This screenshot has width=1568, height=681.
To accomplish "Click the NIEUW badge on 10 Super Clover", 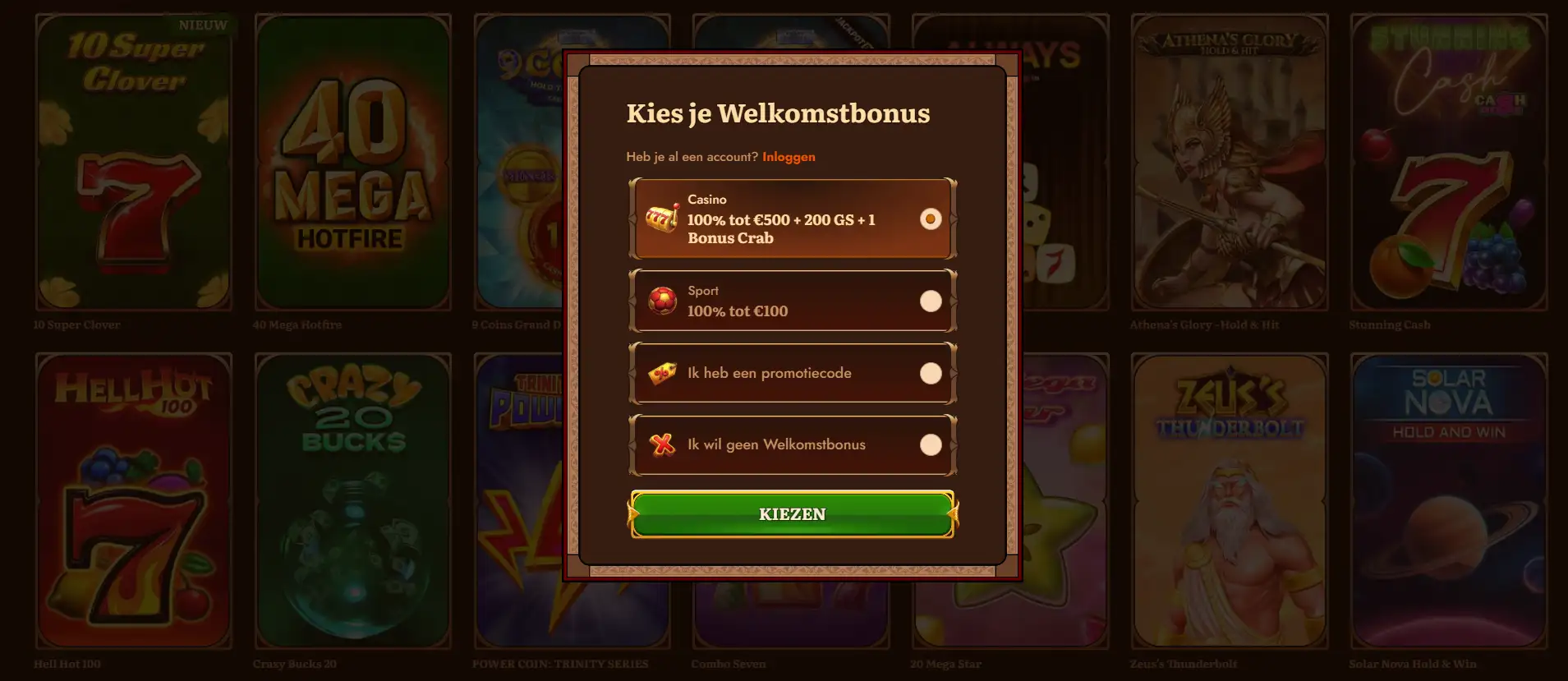I will pyautogui.click(x=203, y=25).
